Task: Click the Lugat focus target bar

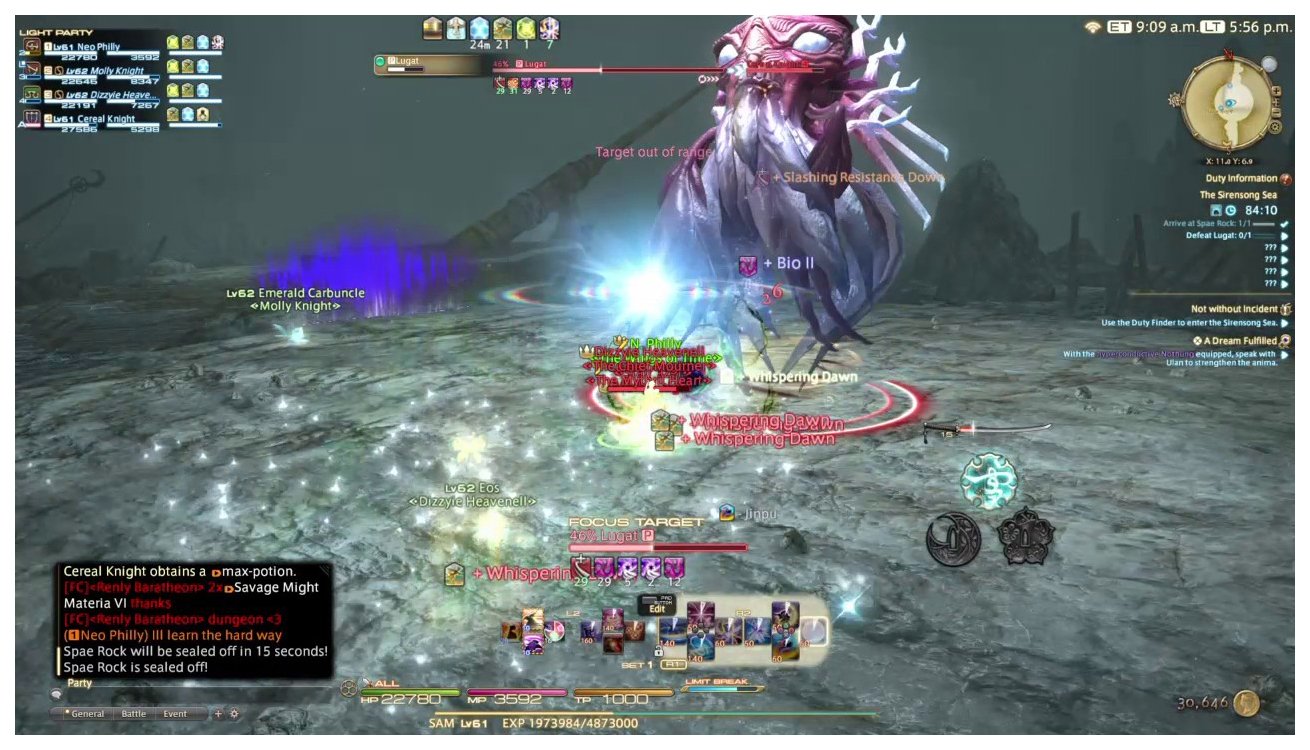Action: coord(658,547)
